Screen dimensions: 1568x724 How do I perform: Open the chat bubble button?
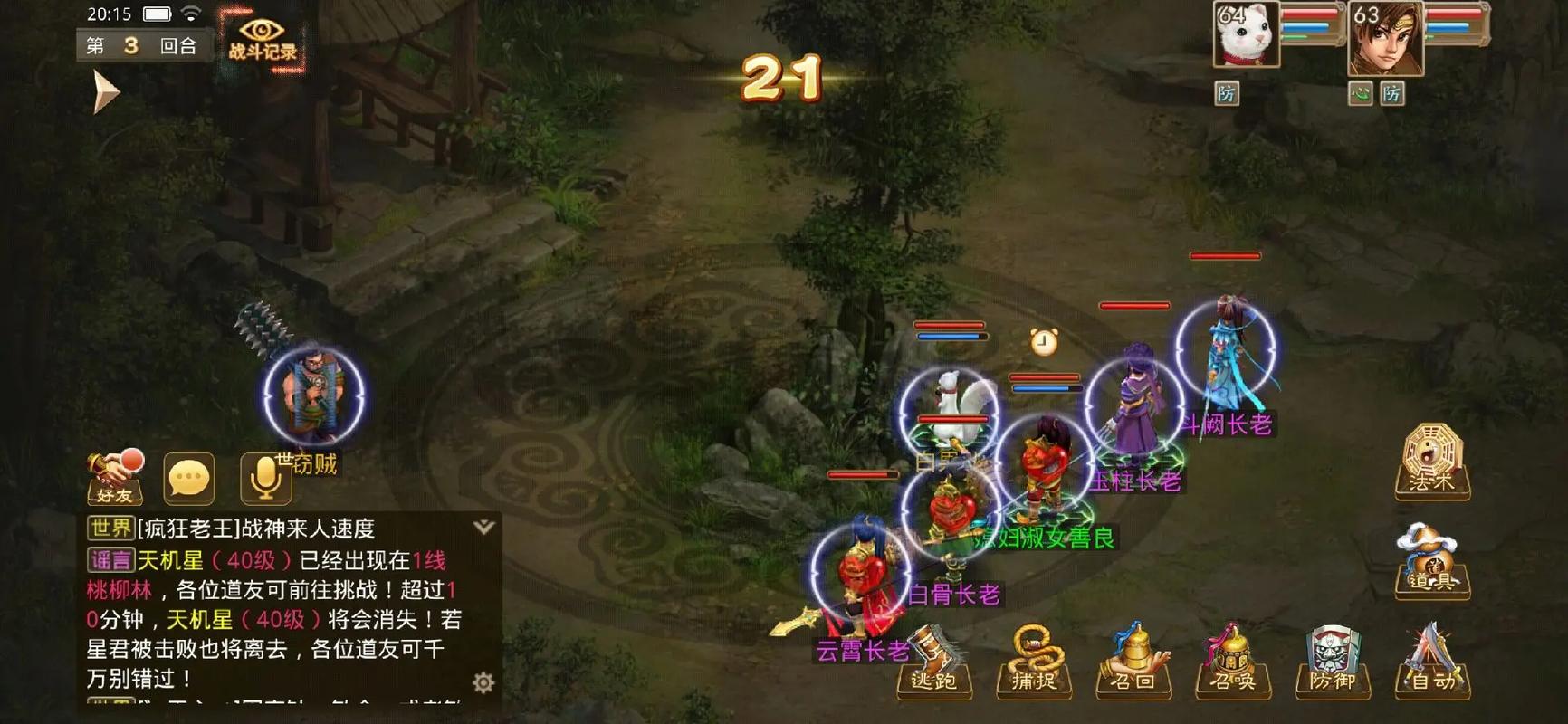189,478
